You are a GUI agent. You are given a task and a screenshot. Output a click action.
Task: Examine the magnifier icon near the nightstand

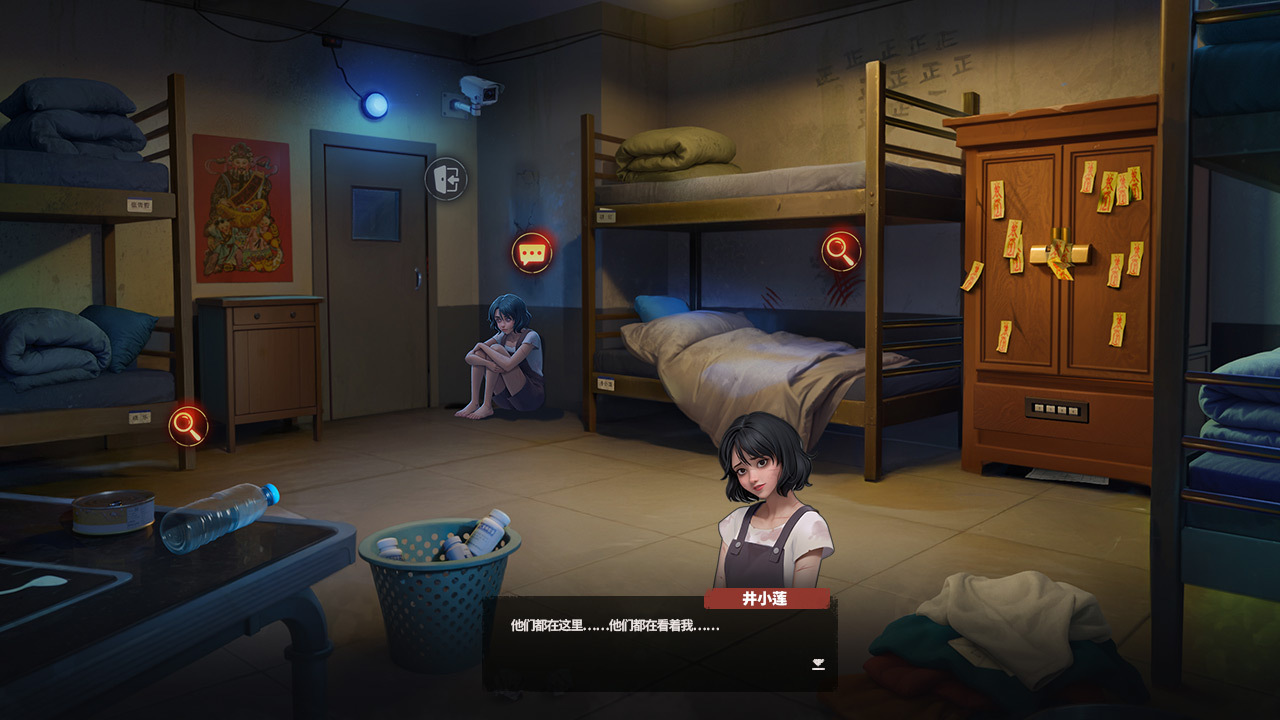188,426
